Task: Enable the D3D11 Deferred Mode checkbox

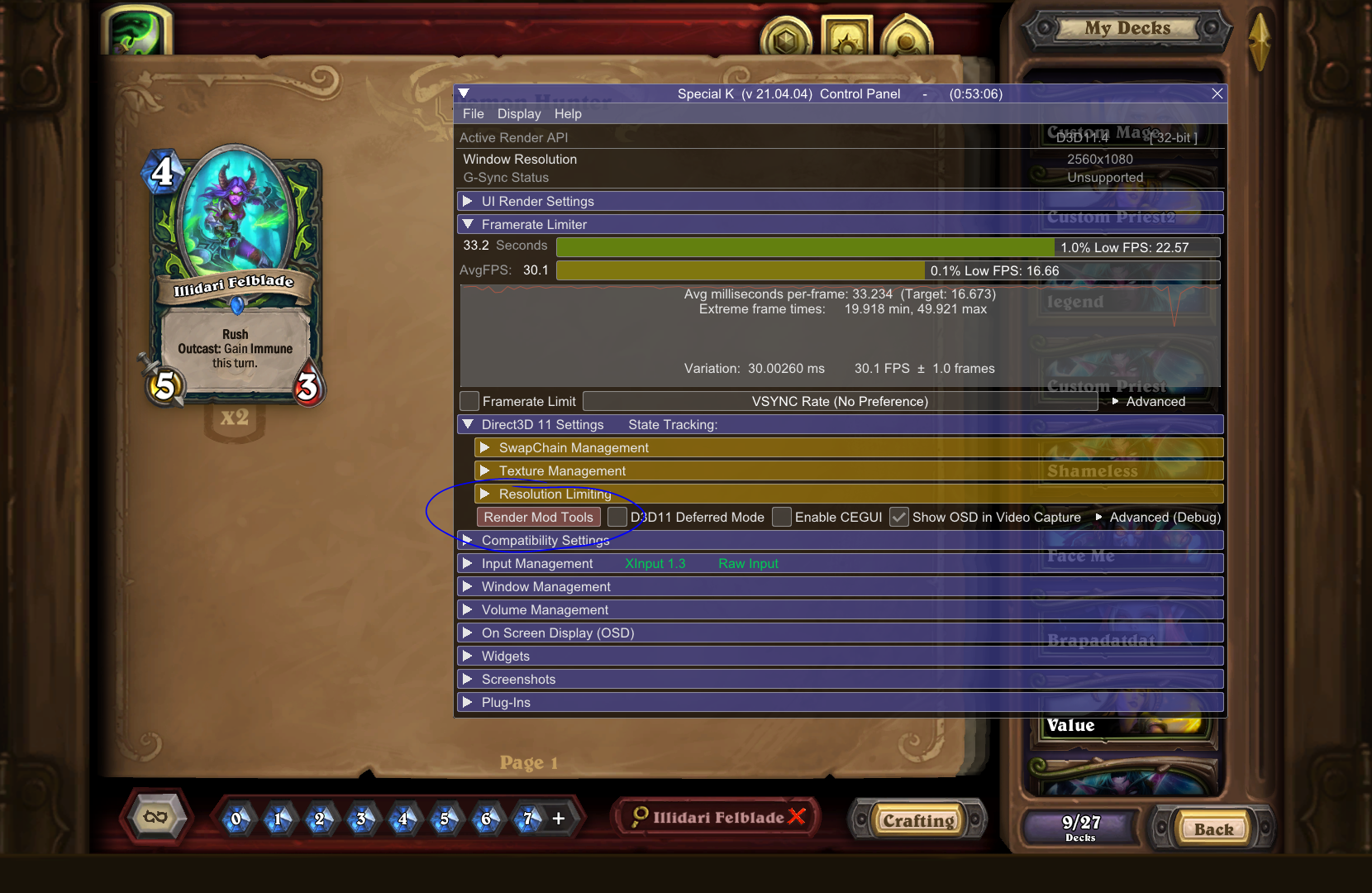Action: [617, 517]
